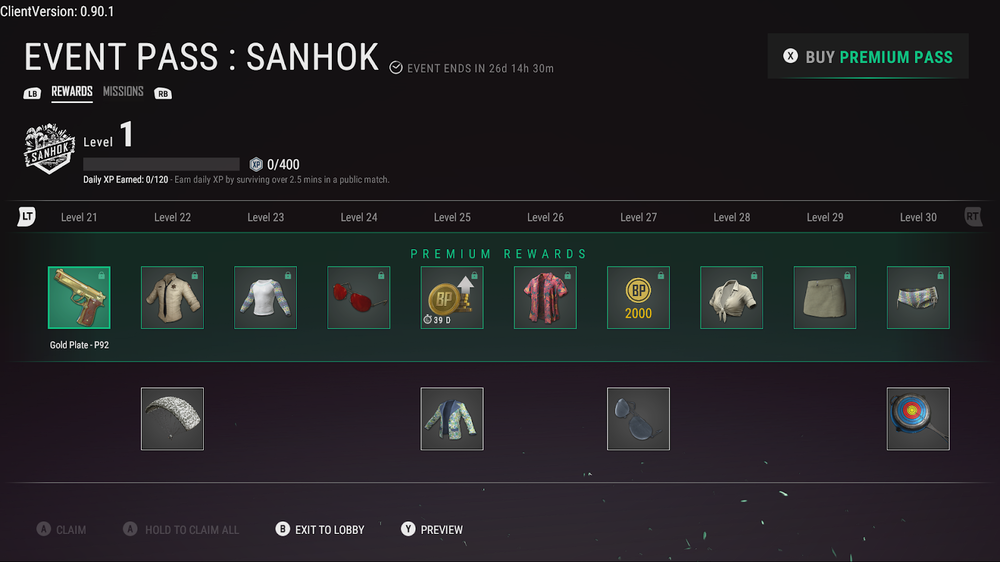Pick the khaki skirt premium reward
This screenshot has width=1000, height=562.
825,298
